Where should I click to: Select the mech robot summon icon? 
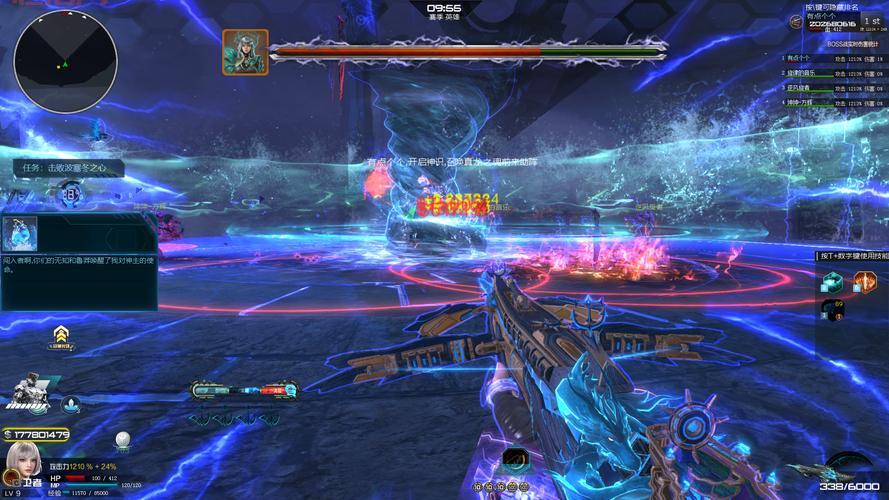pos(26,395)
